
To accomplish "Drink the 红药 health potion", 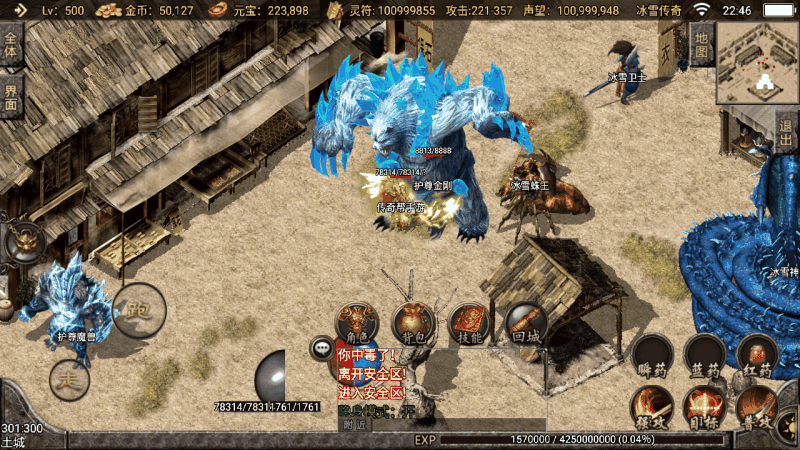I will 757,356.
